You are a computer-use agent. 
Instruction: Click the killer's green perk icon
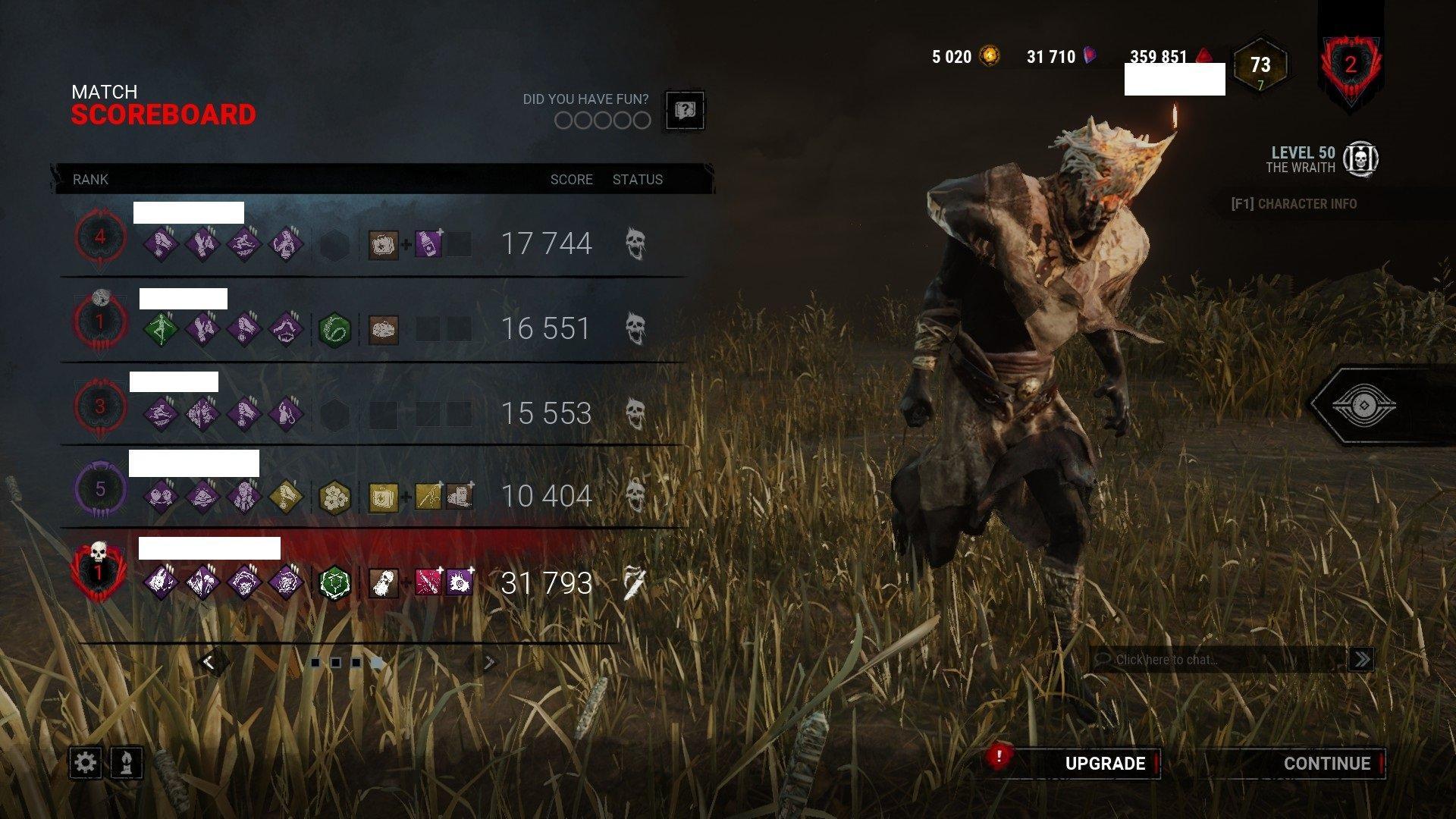tap(334, 584)
